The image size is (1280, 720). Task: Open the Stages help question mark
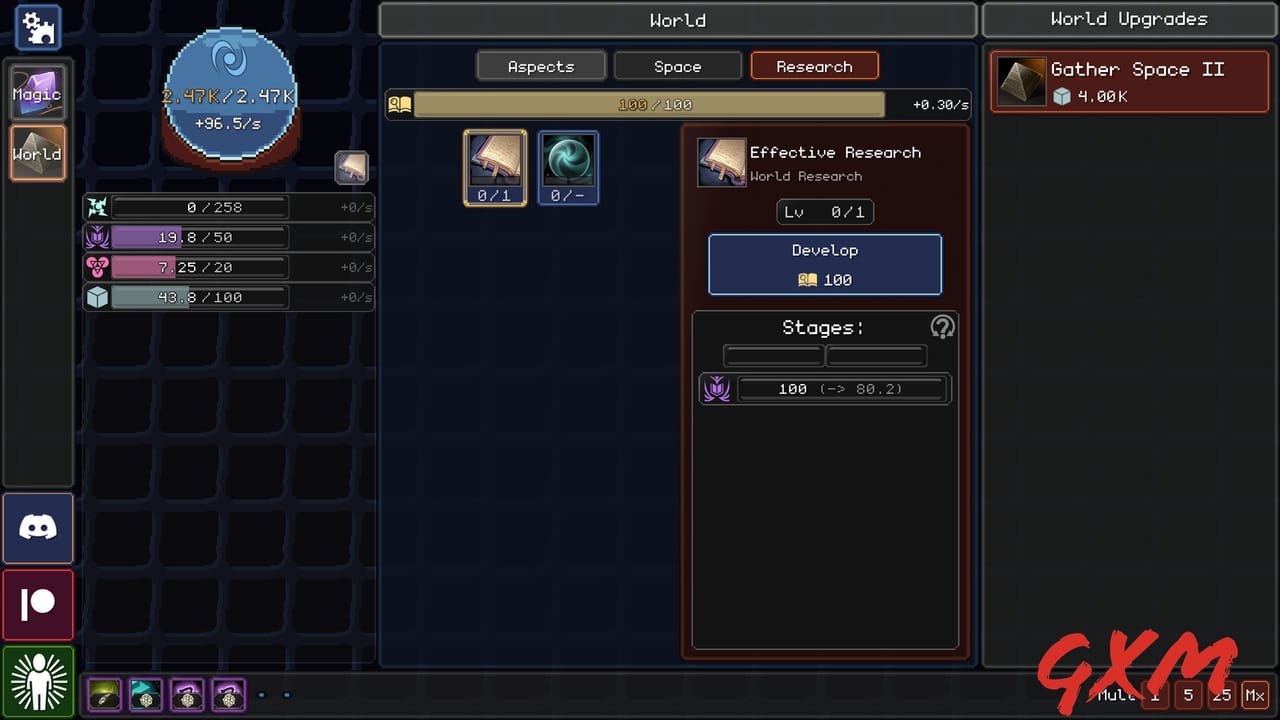click(x=941, y=327)
